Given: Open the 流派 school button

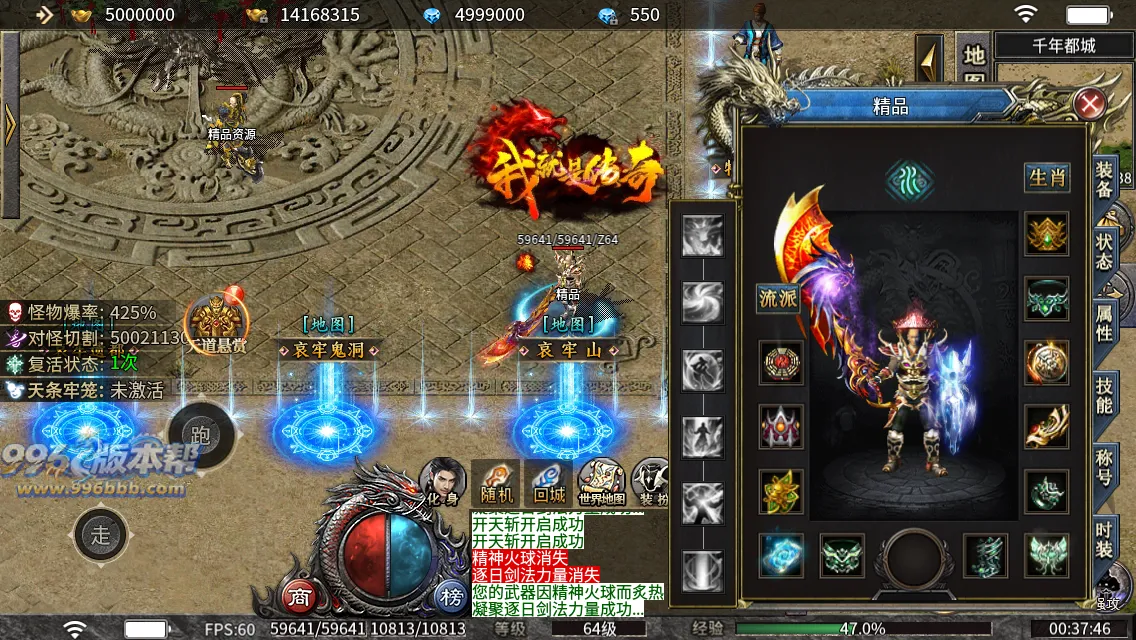Looking at the screenshot, I should click(x=778, y=299).
